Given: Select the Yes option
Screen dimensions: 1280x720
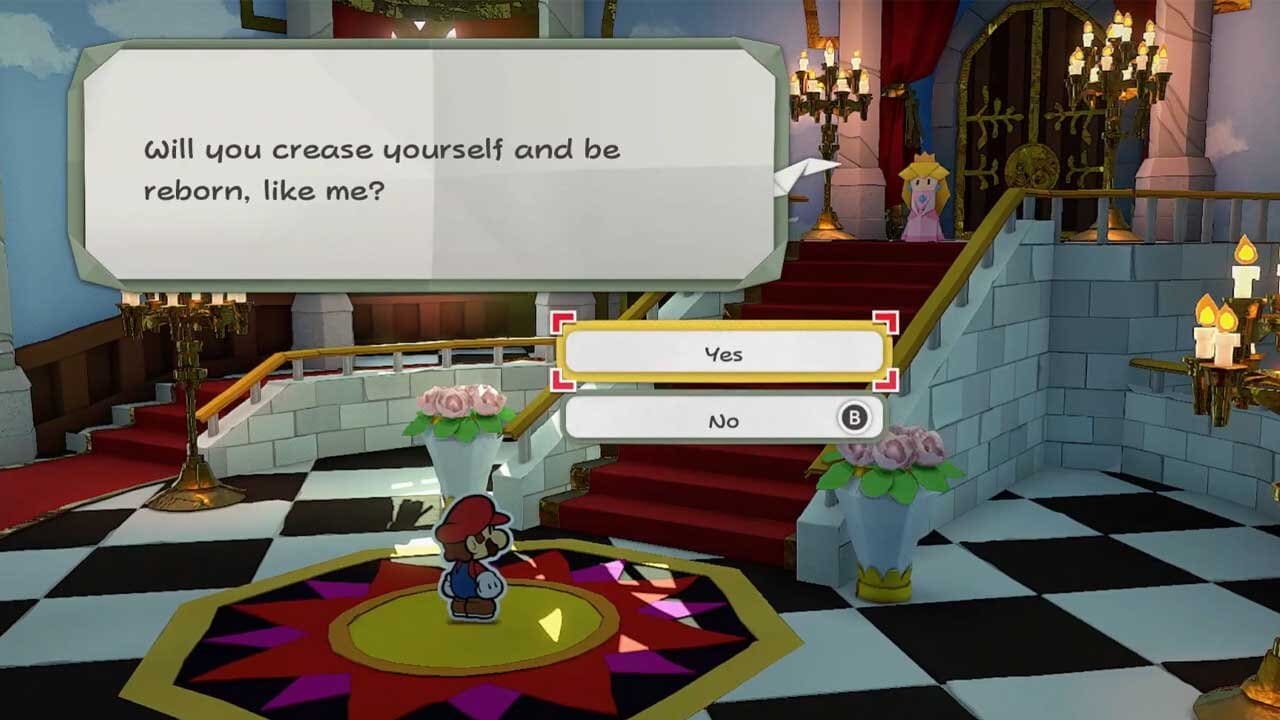Looking at the screenshot, I should [725, 352].
